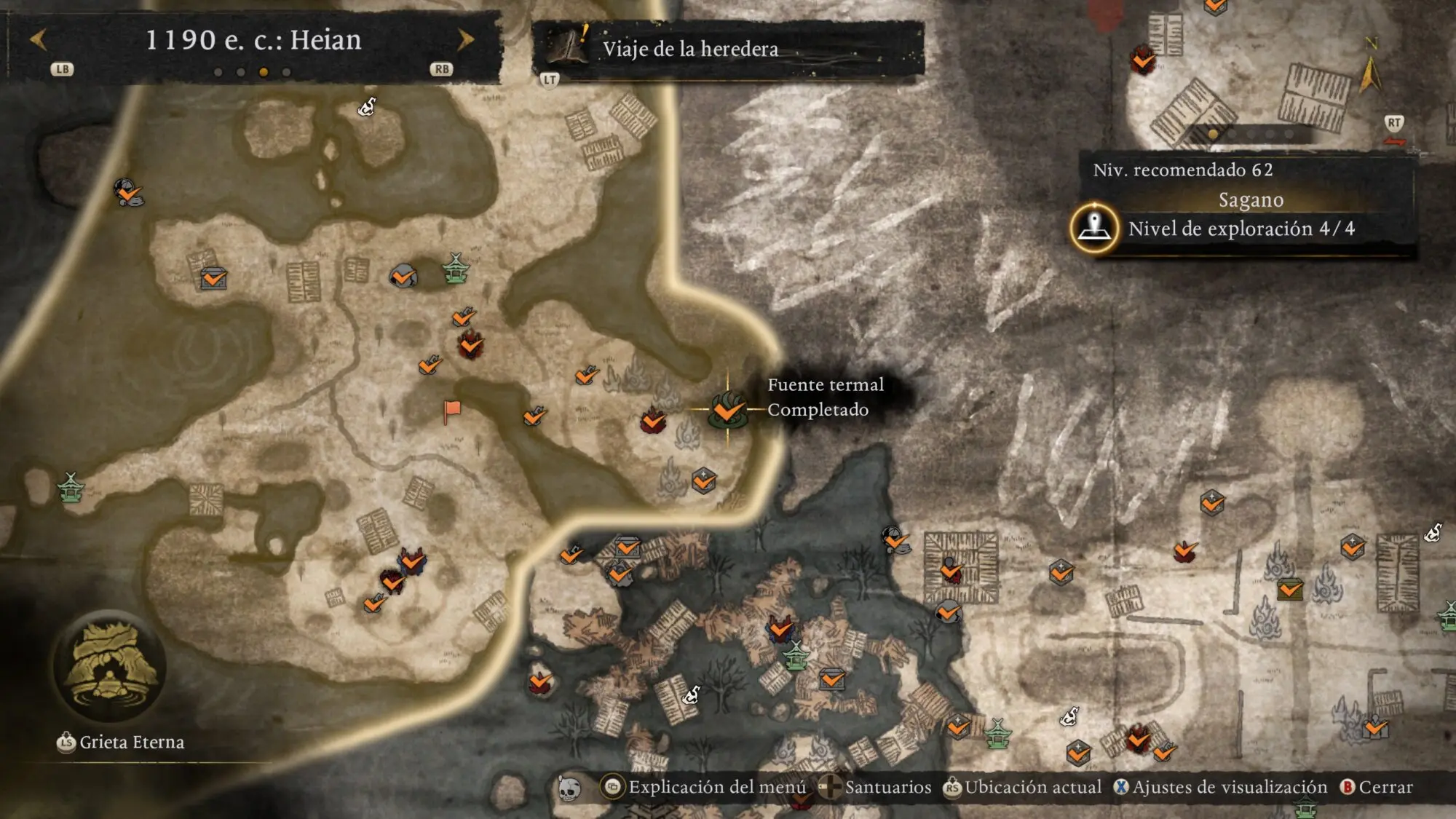The width and height of the screenshot is (1456, 819).
Task: Advance to the next era with the right arrow
Action: pos(465,40)
